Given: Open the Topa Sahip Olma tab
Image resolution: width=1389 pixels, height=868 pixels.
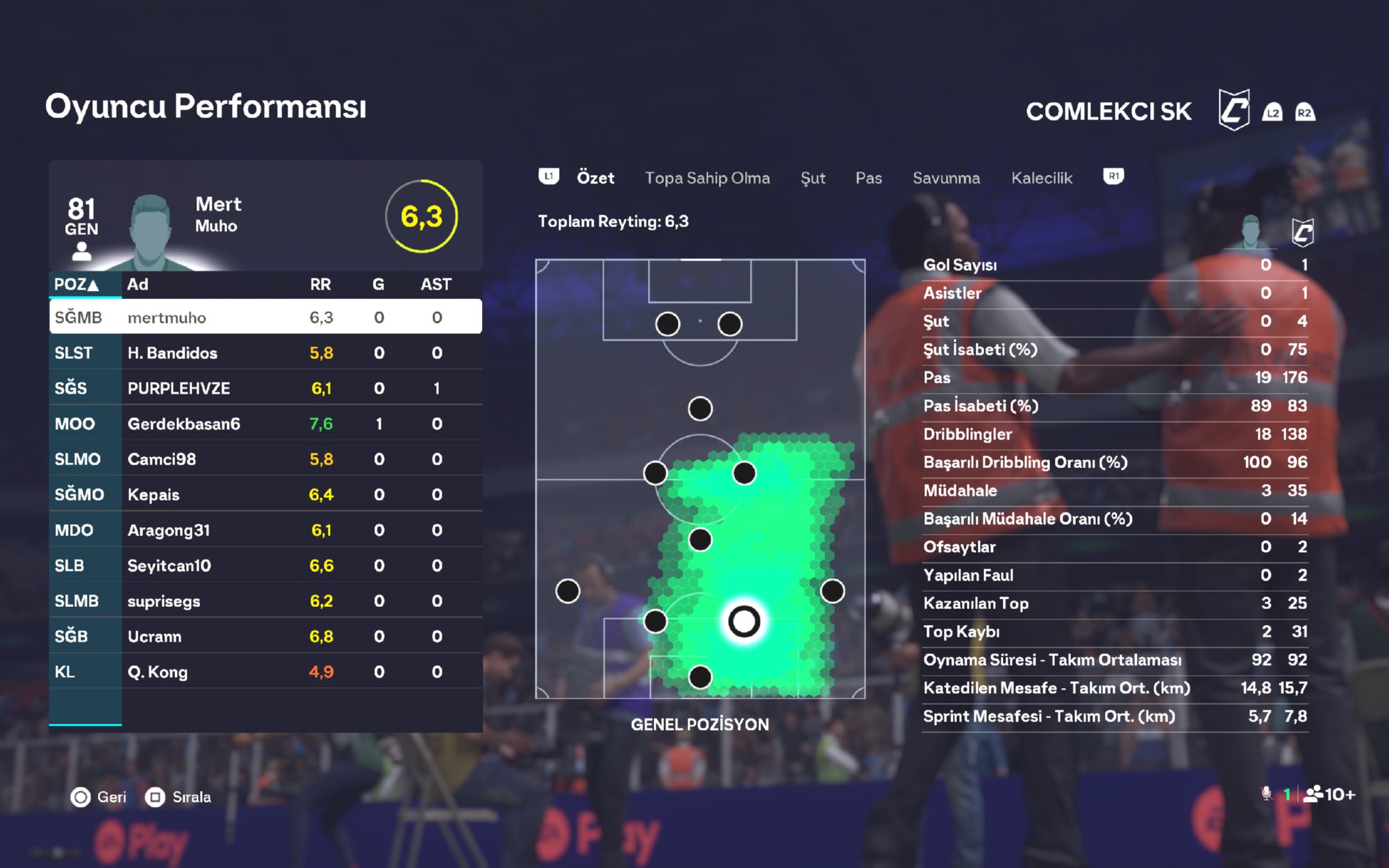Looking at the screenshot, I should click(x=707, y=178).
